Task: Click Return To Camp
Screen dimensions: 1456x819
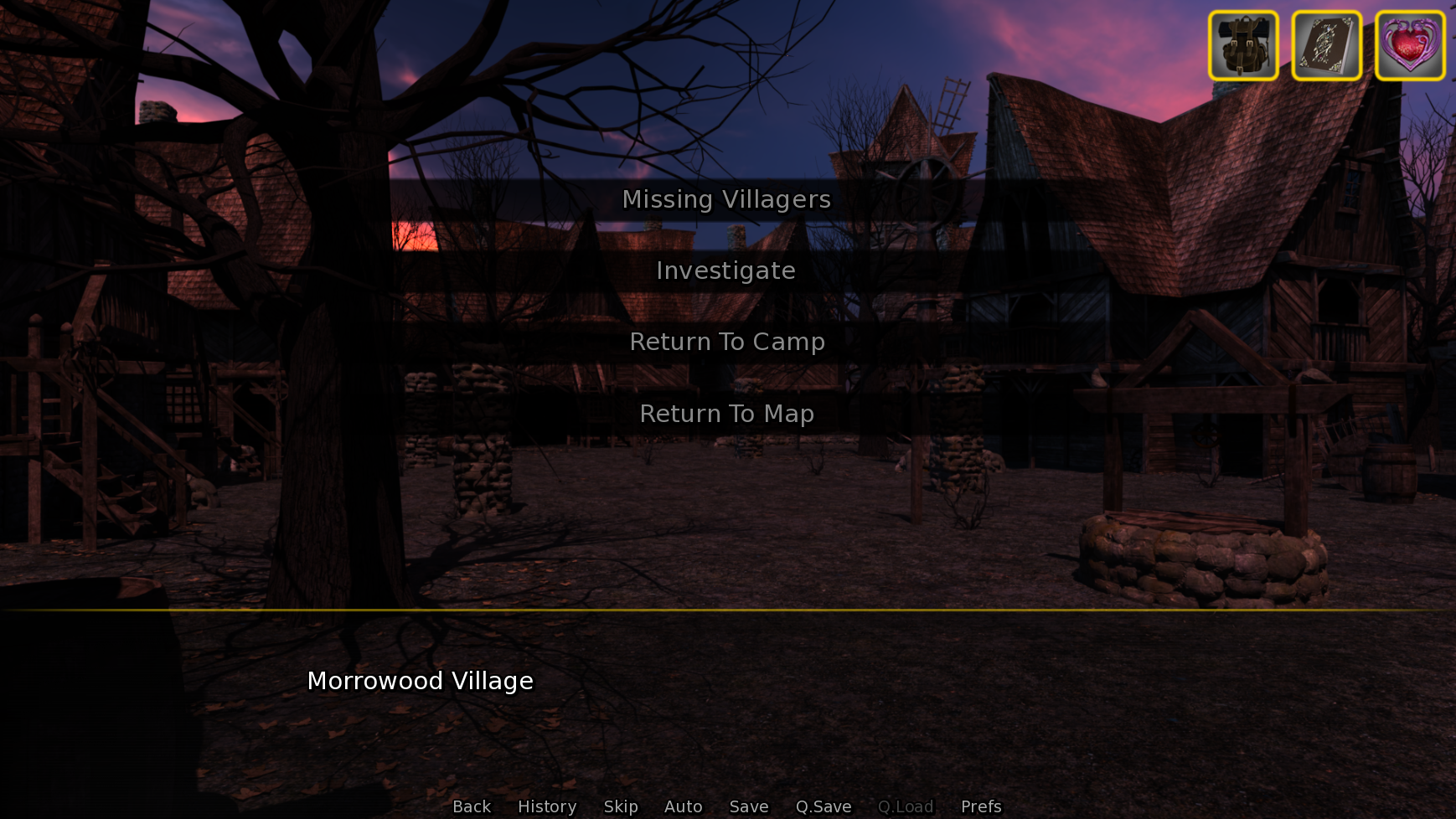Action: tap(726, 342)
